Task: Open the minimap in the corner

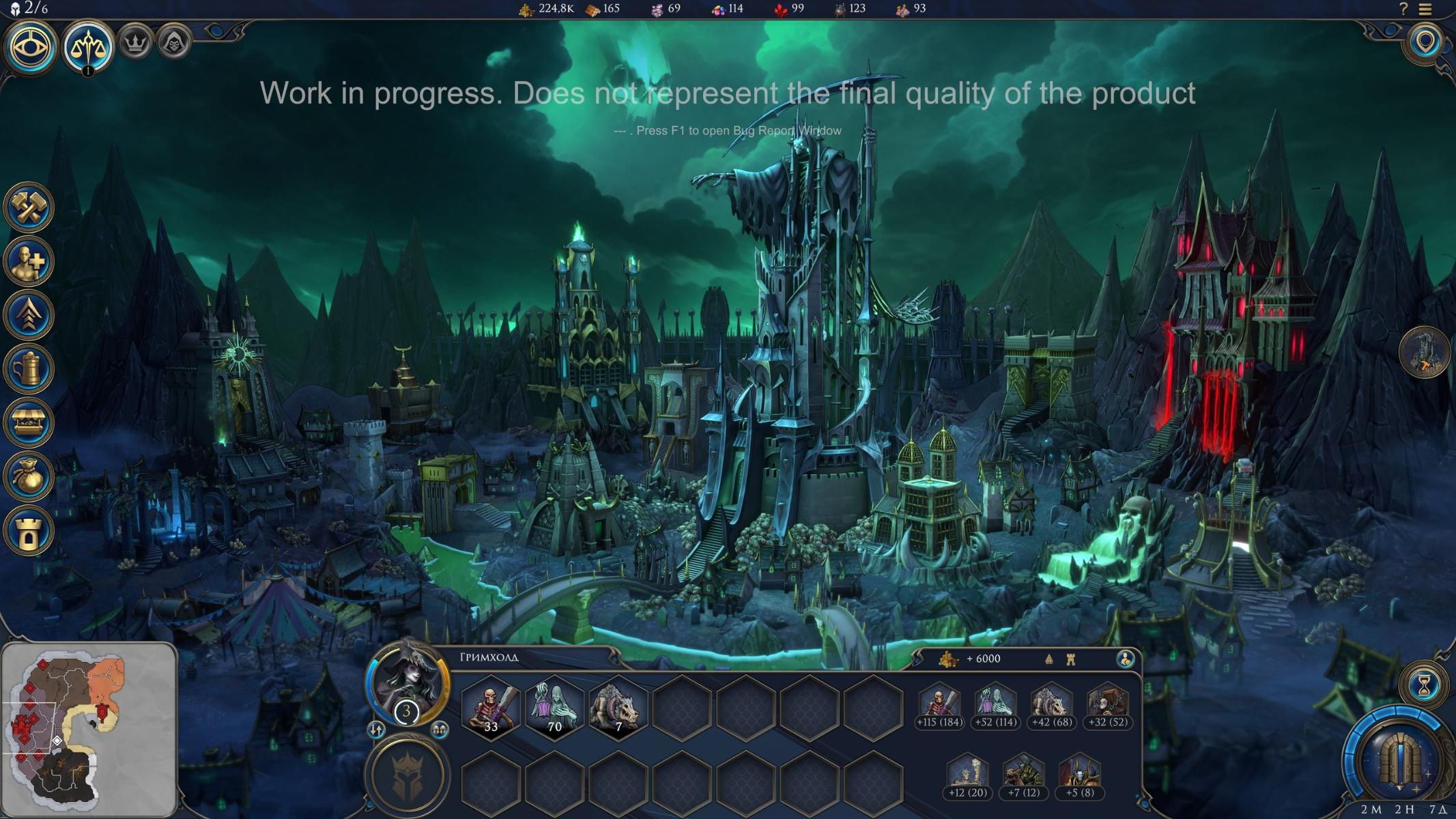Action: click(89, 729)
